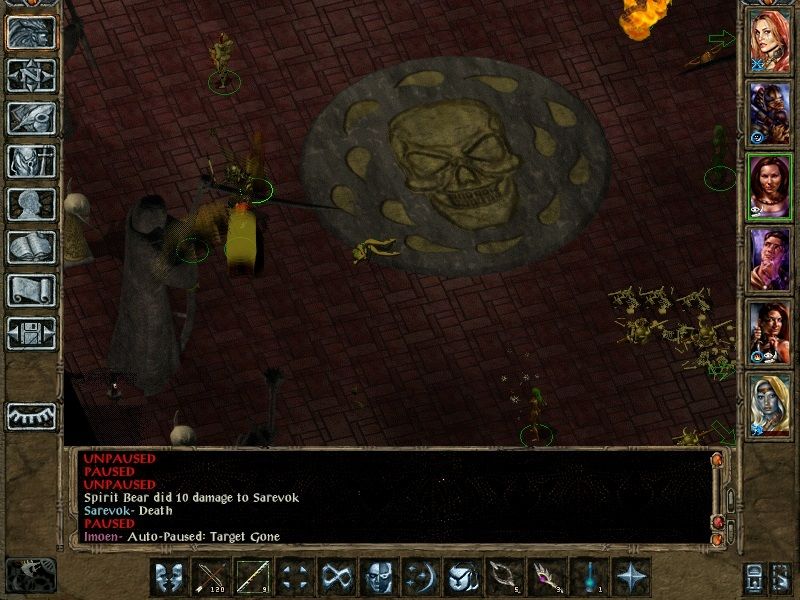Activate the stealth masked face button
Viewport: 800px width, 600px height.
[x=378, y=577]
